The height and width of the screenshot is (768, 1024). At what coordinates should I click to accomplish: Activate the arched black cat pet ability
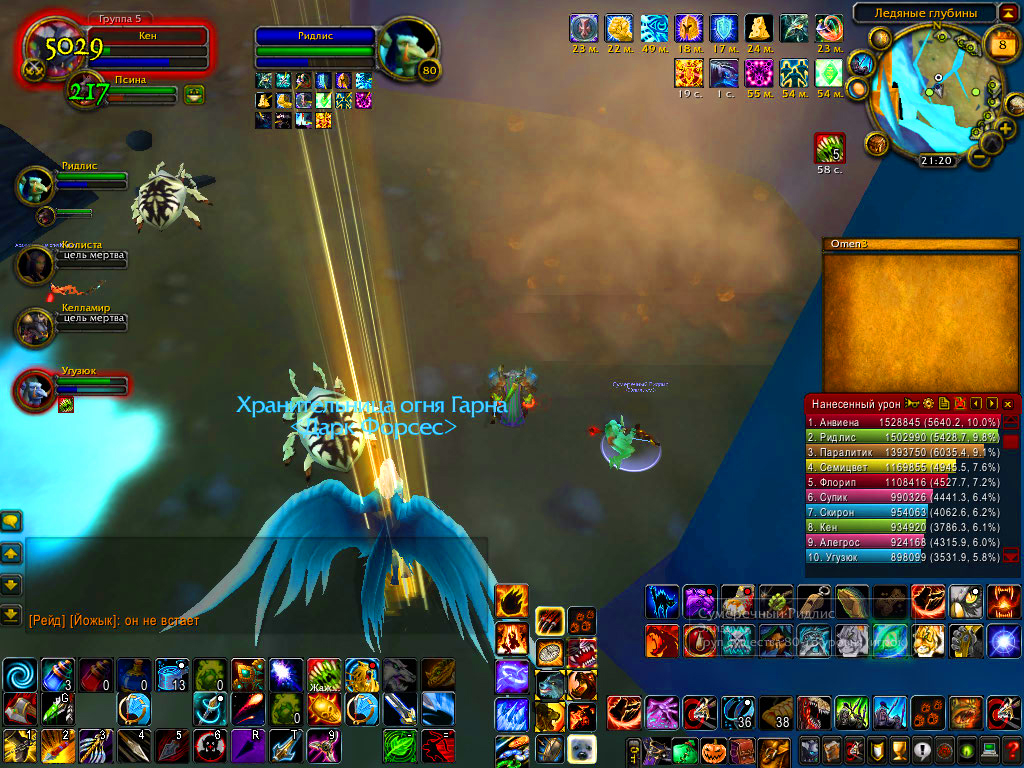point(661,601)
